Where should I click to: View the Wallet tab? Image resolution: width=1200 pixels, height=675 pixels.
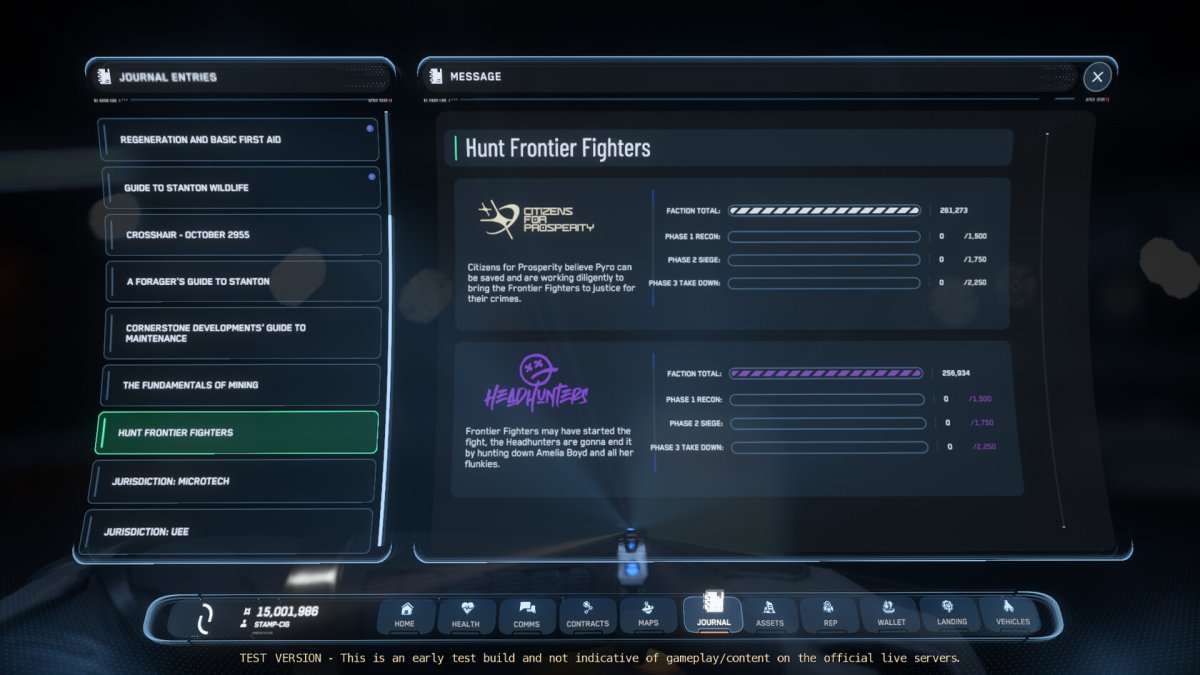click(x=891, y=615)
